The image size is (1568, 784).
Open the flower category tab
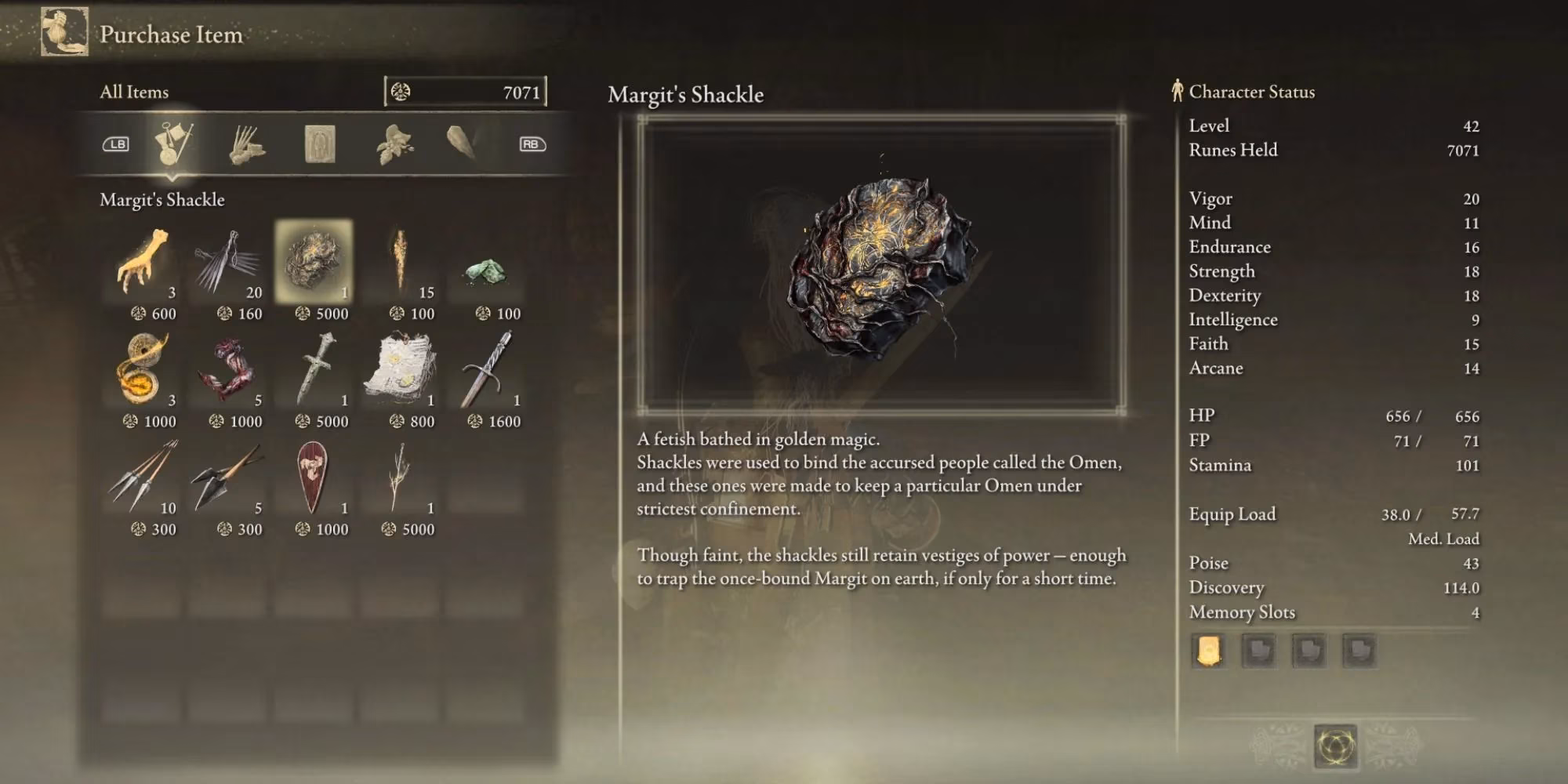coord(394,144)
